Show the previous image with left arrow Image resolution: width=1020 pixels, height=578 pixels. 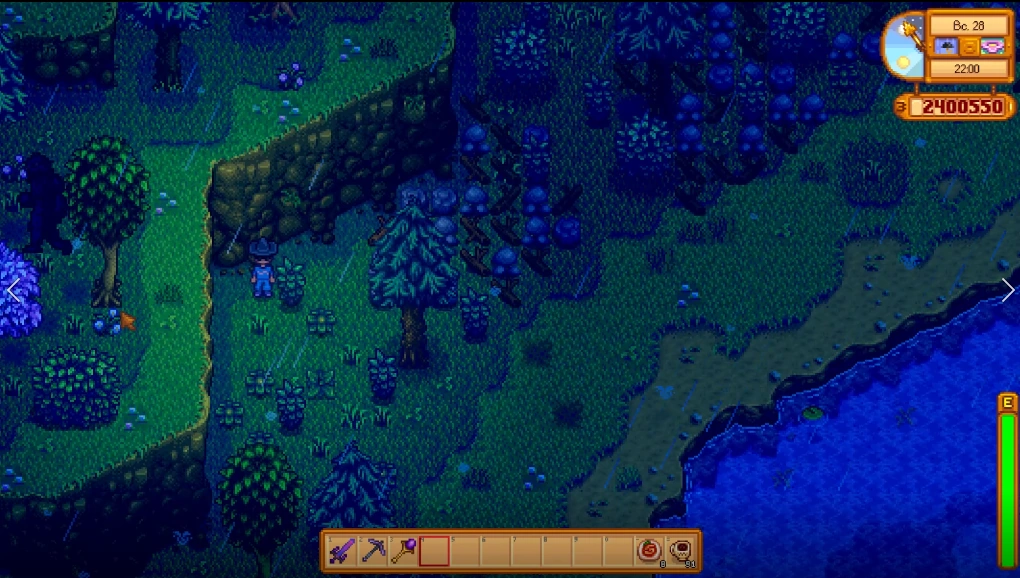click(x=13, y=290)
